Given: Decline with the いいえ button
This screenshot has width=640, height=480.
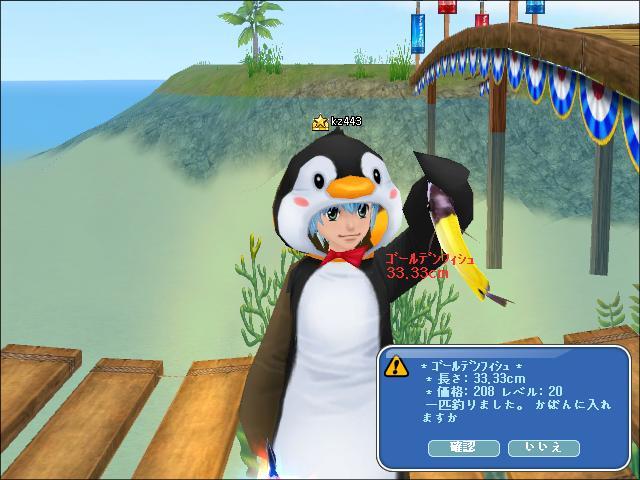Looking at the screenshot, I should pos(544,447).
